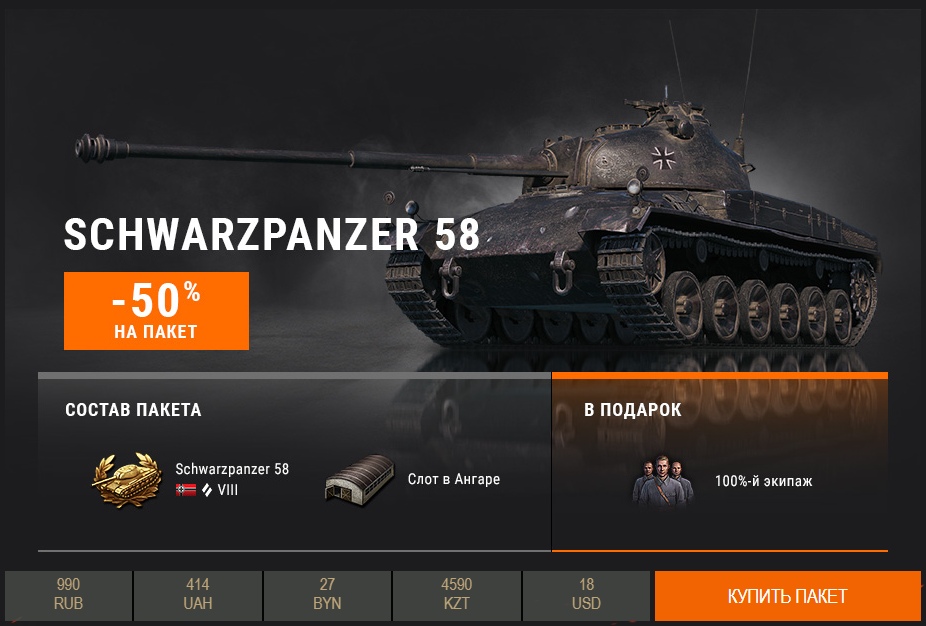
Task: Choose the 414 UAH price option
Action: click(198, 596)
